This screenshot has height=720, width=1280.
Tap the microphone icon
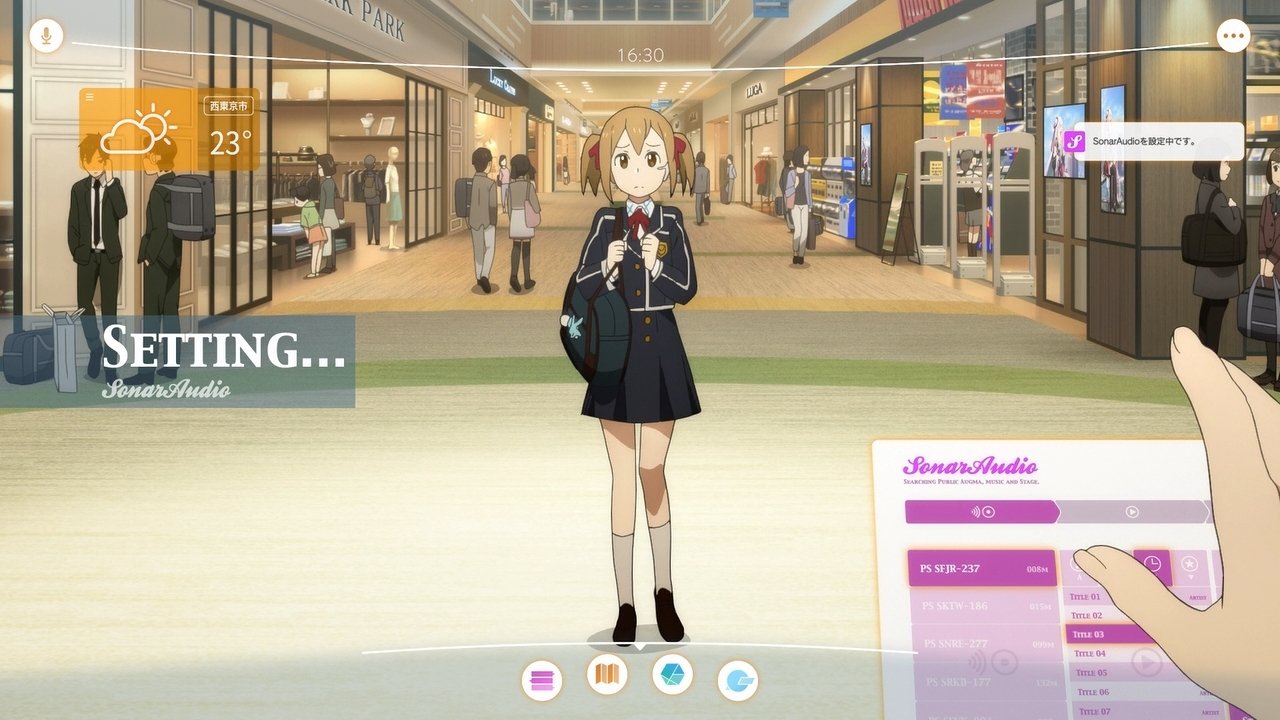[x=46, y=37]
